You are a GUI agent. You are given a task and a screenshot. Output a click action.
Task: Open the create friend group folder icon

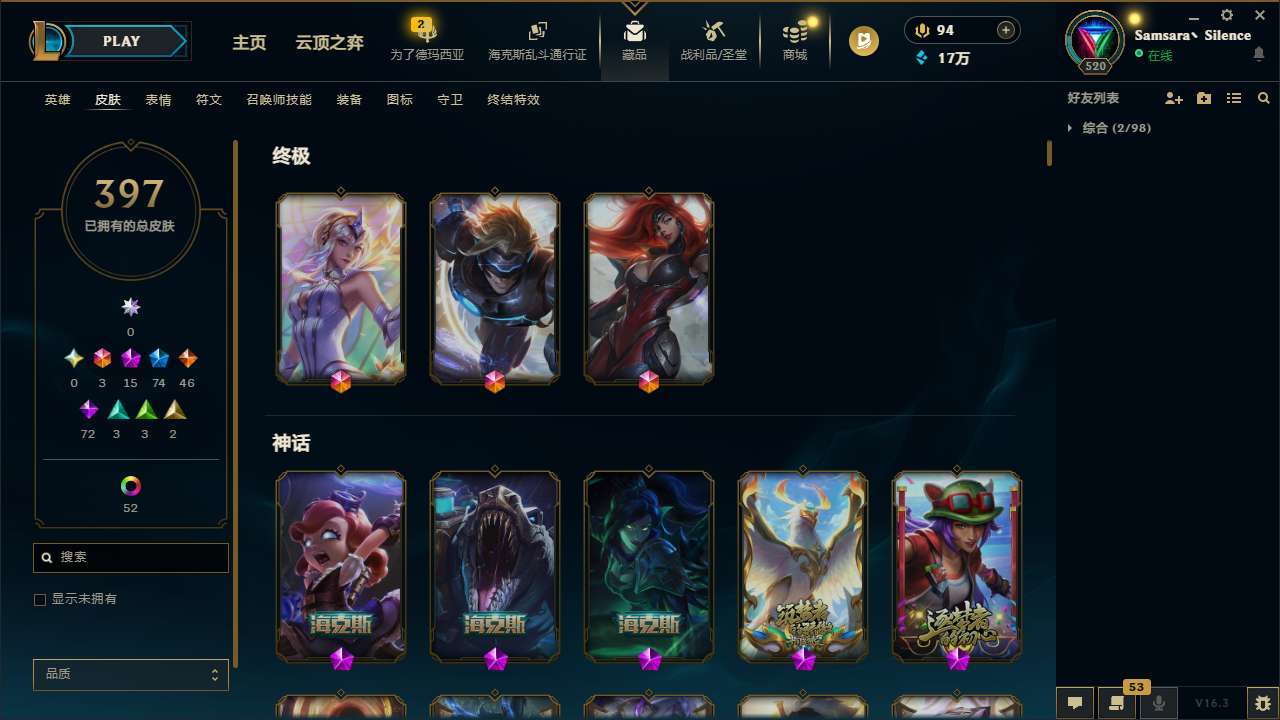click(1203, 98)
